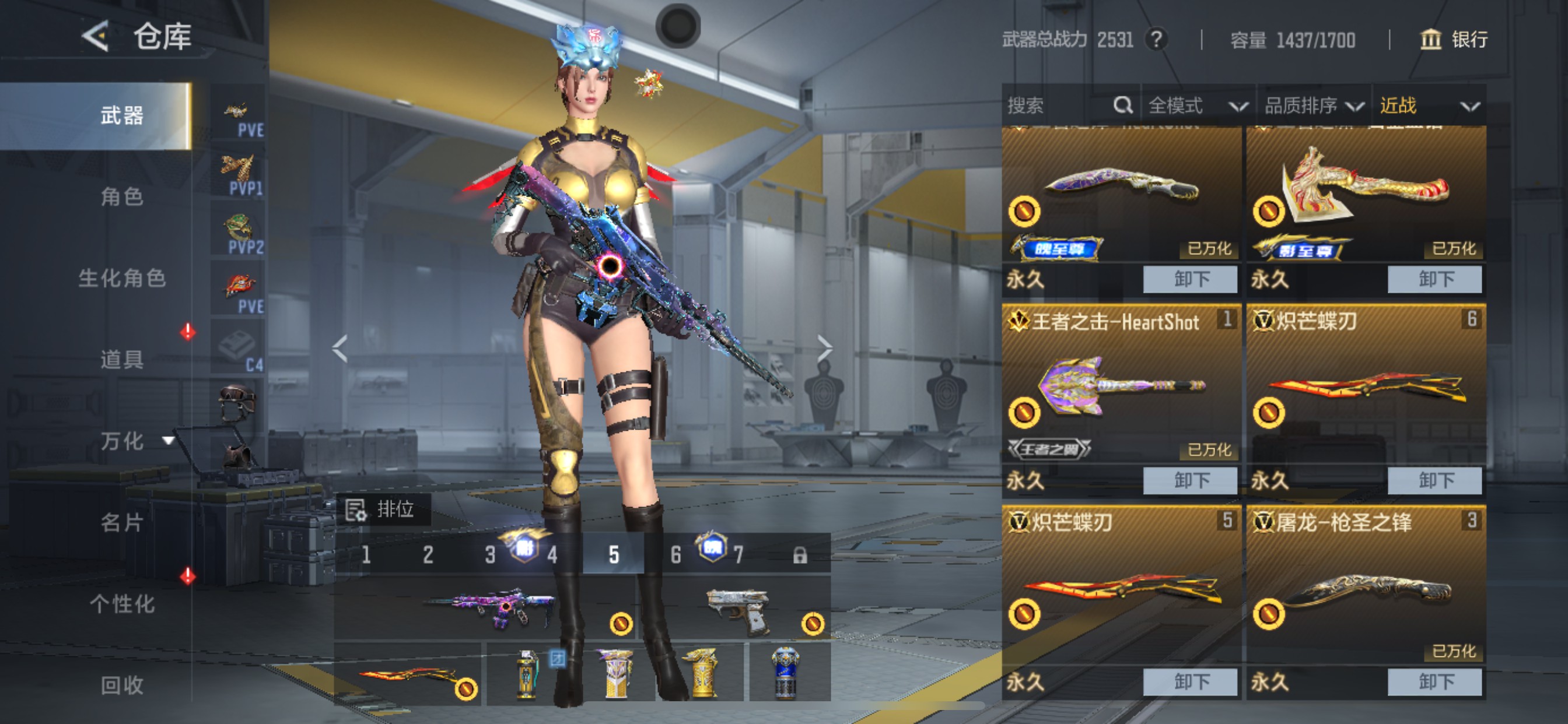Viewport: 1568px width, 724px height.
Task: Open the 回收 section
Action: pyautogui.click(x=122, y=684)
